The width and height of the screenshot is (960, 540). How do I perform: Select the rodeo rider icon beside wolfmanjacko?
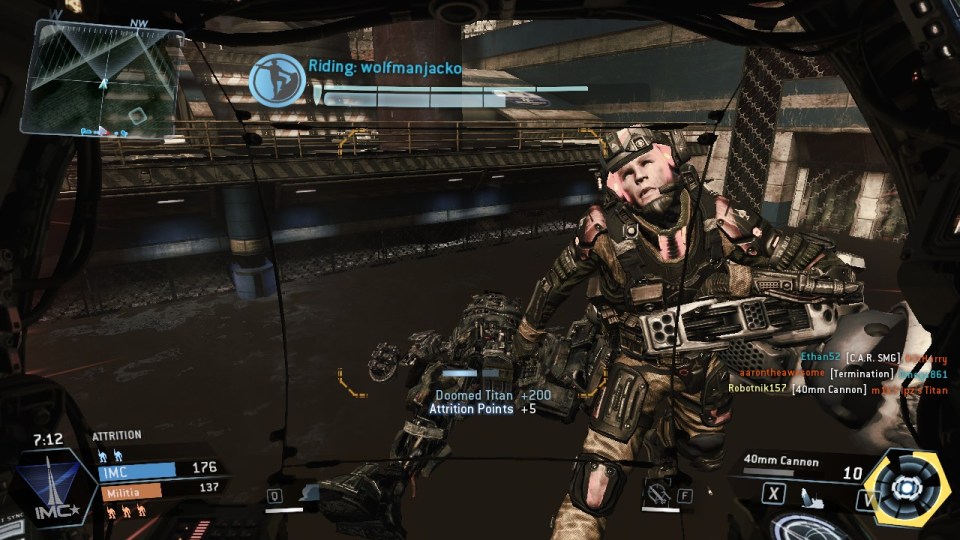tap(277, 81)
